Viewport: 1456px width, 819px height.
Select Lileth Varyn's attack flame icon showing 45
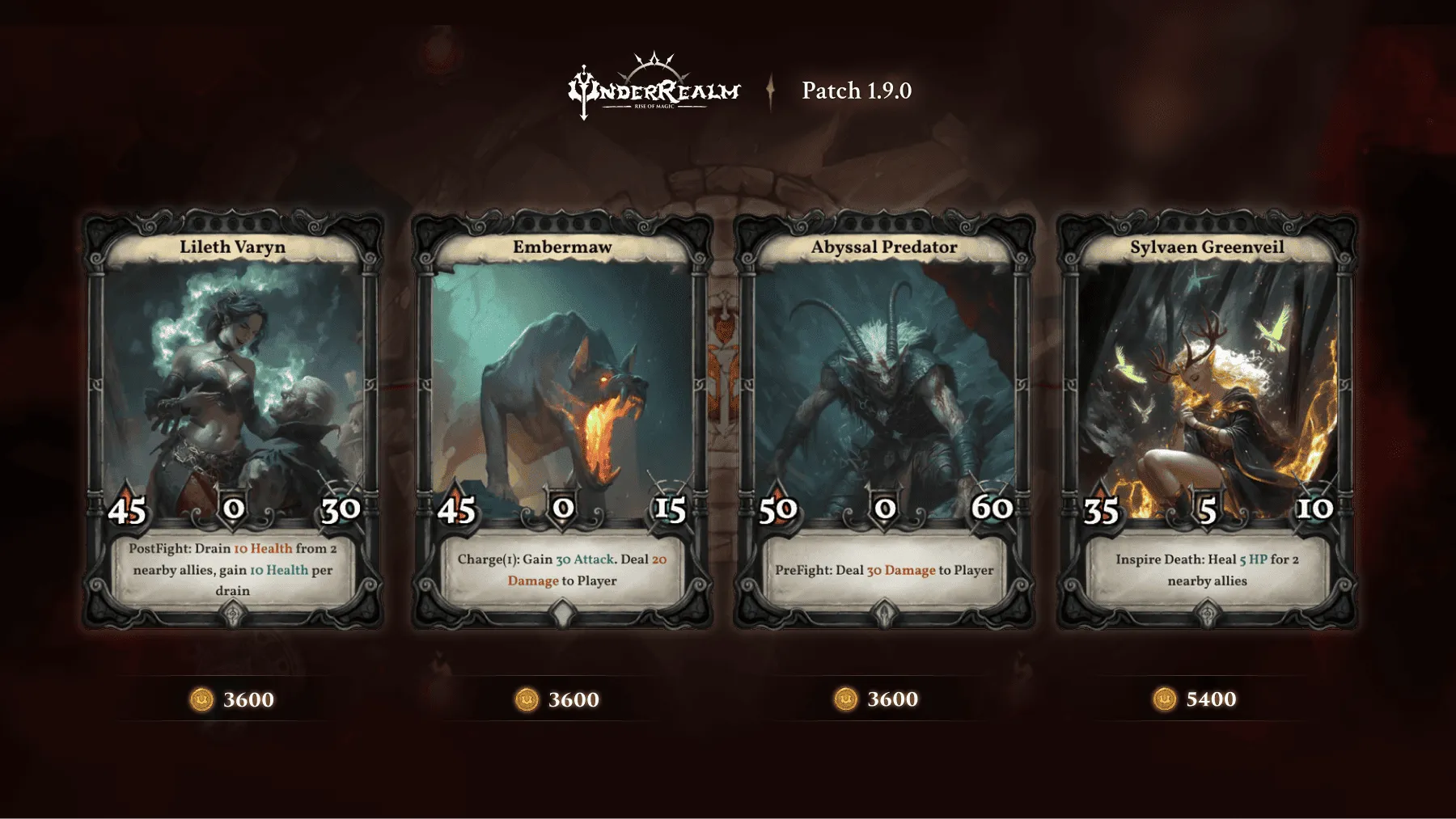[127, 510]
